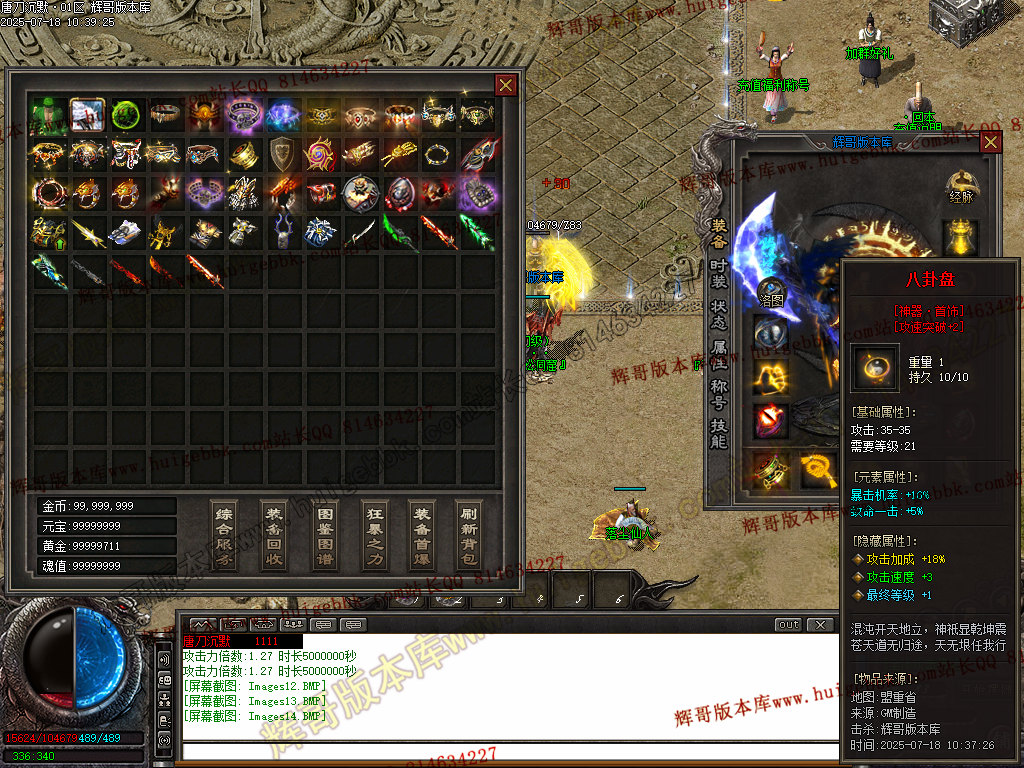Open the 装备首爆 first-drop button
The image size is (1024, 768).
pyautogui.click(x=422, y=535)
